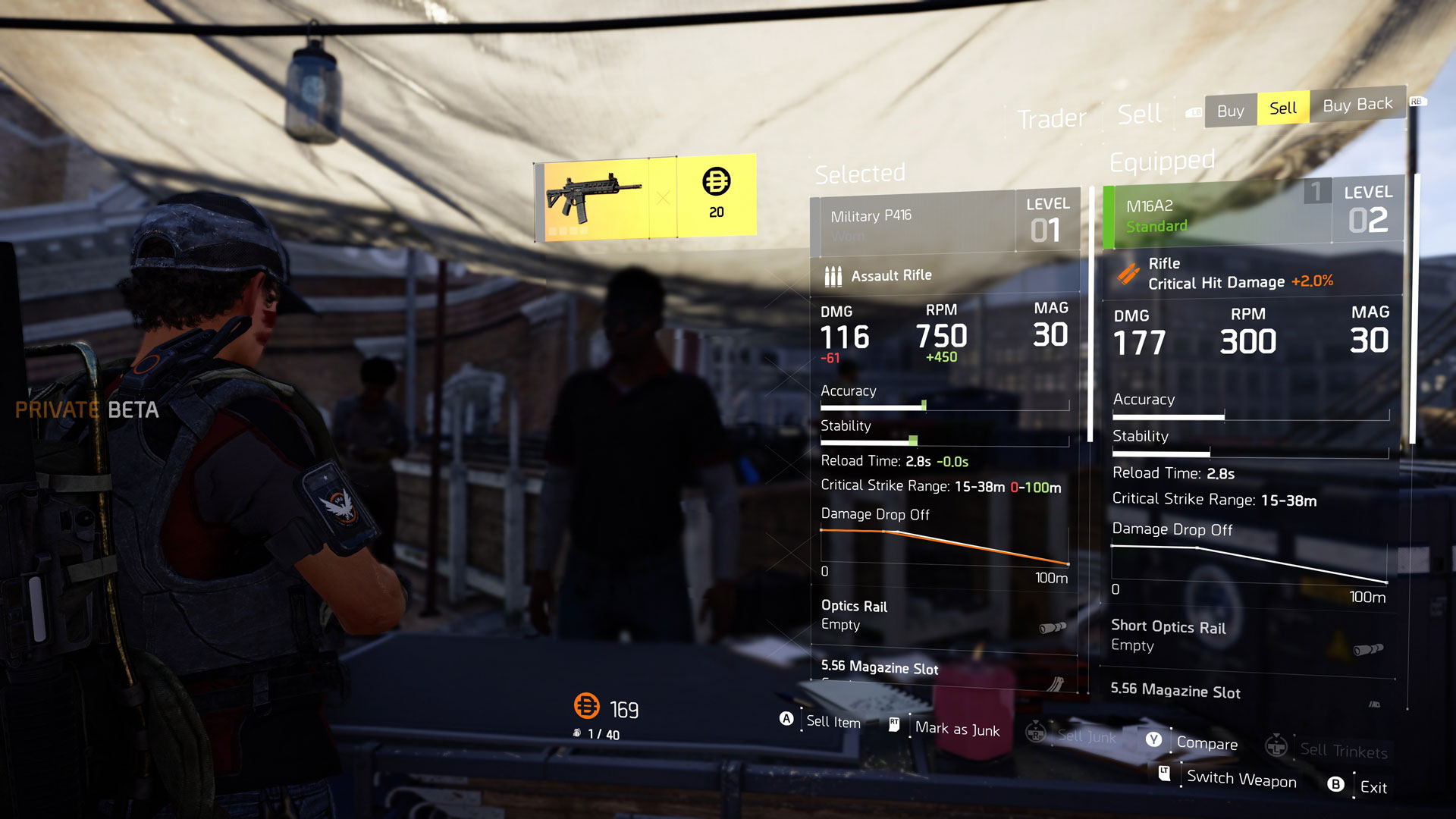Open the Buy Back section

(1357, 105)
